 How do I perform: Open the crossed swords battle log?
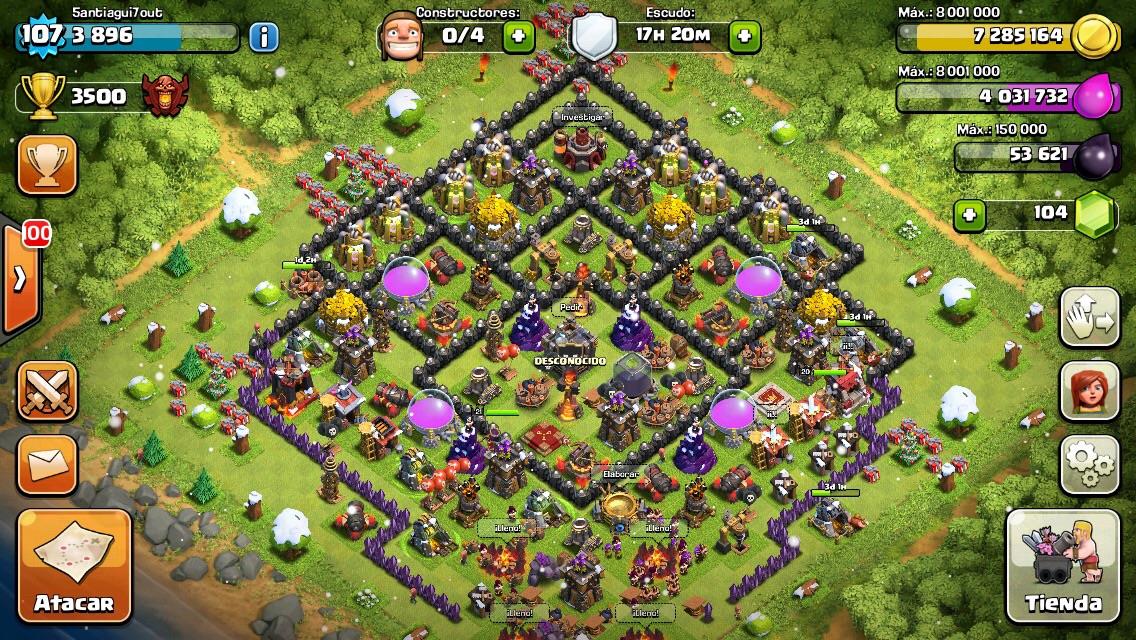coord(47,390)
